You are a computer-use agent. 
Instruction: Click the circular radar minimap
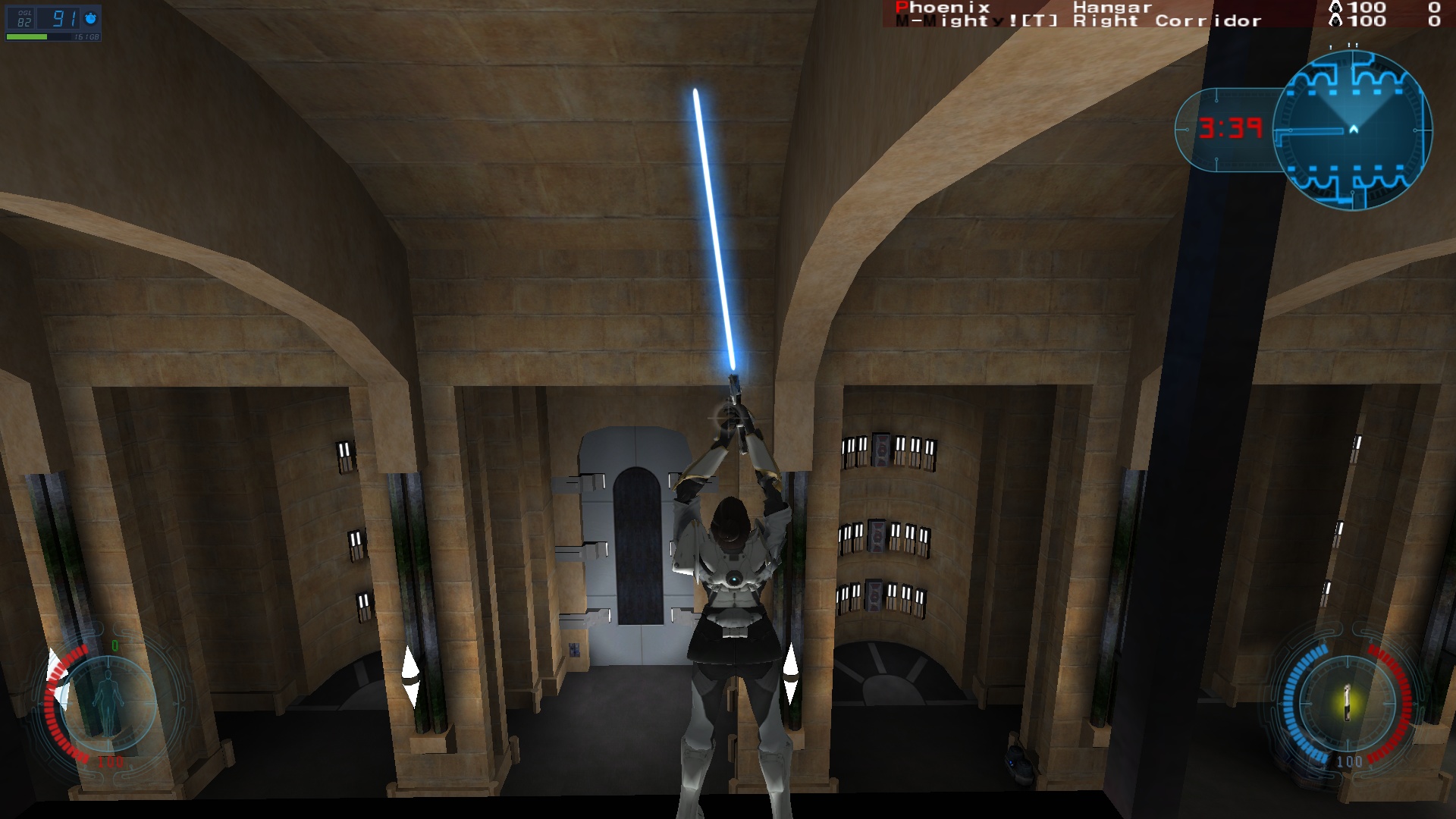[1352, 130]
